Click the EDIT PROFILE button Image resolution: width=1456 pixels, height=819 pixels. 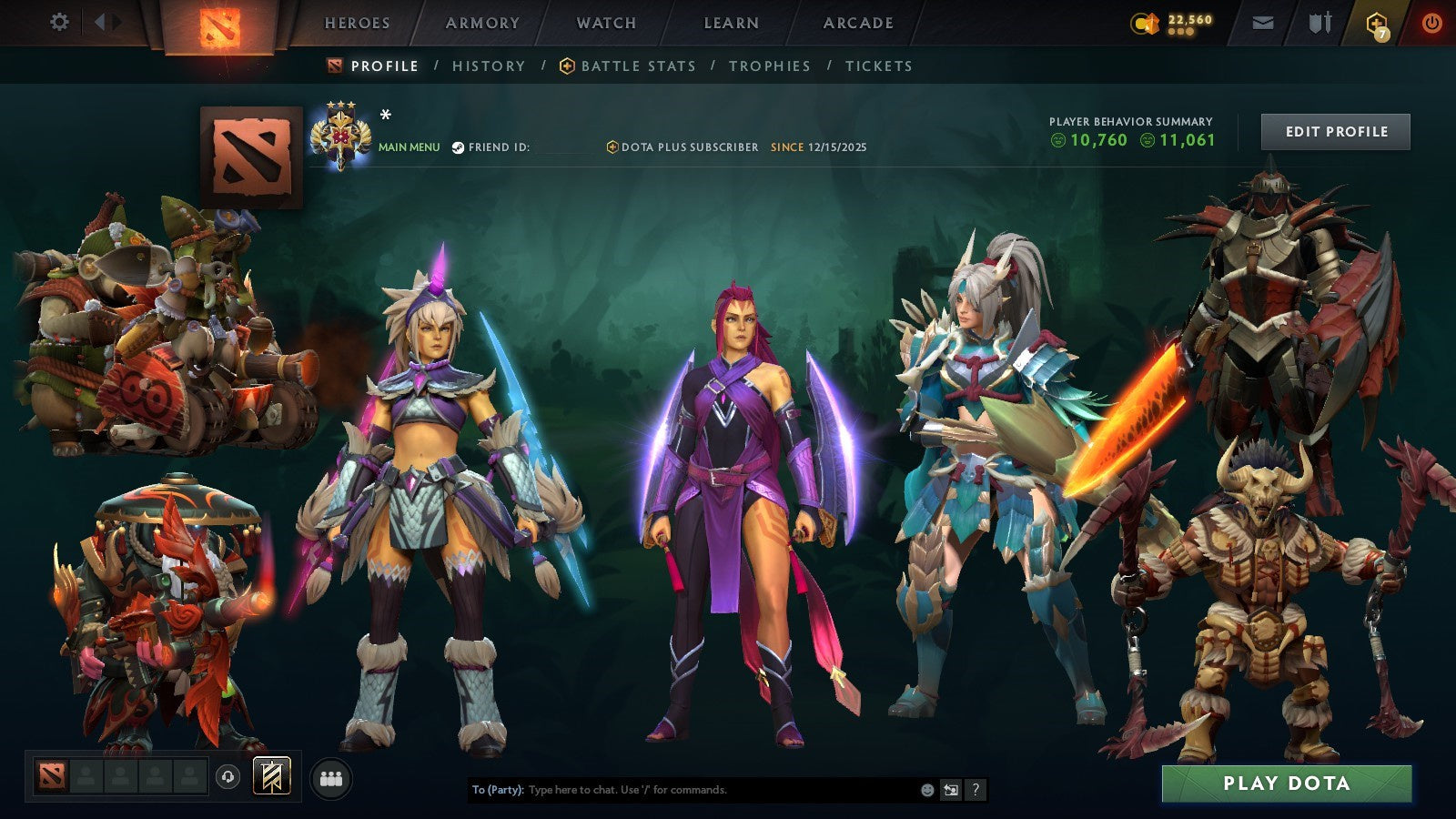pos(1334,131)
